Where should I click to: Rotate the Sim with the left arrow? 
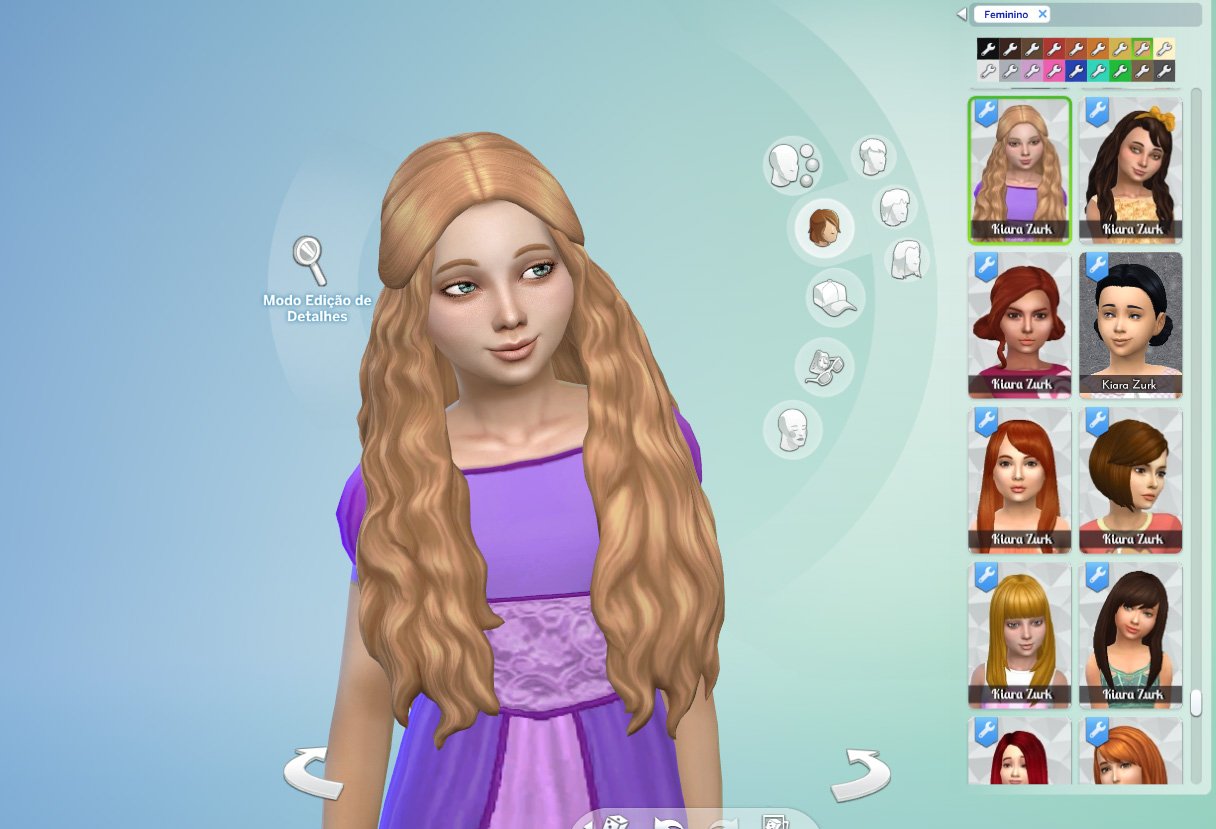point(313,773)
